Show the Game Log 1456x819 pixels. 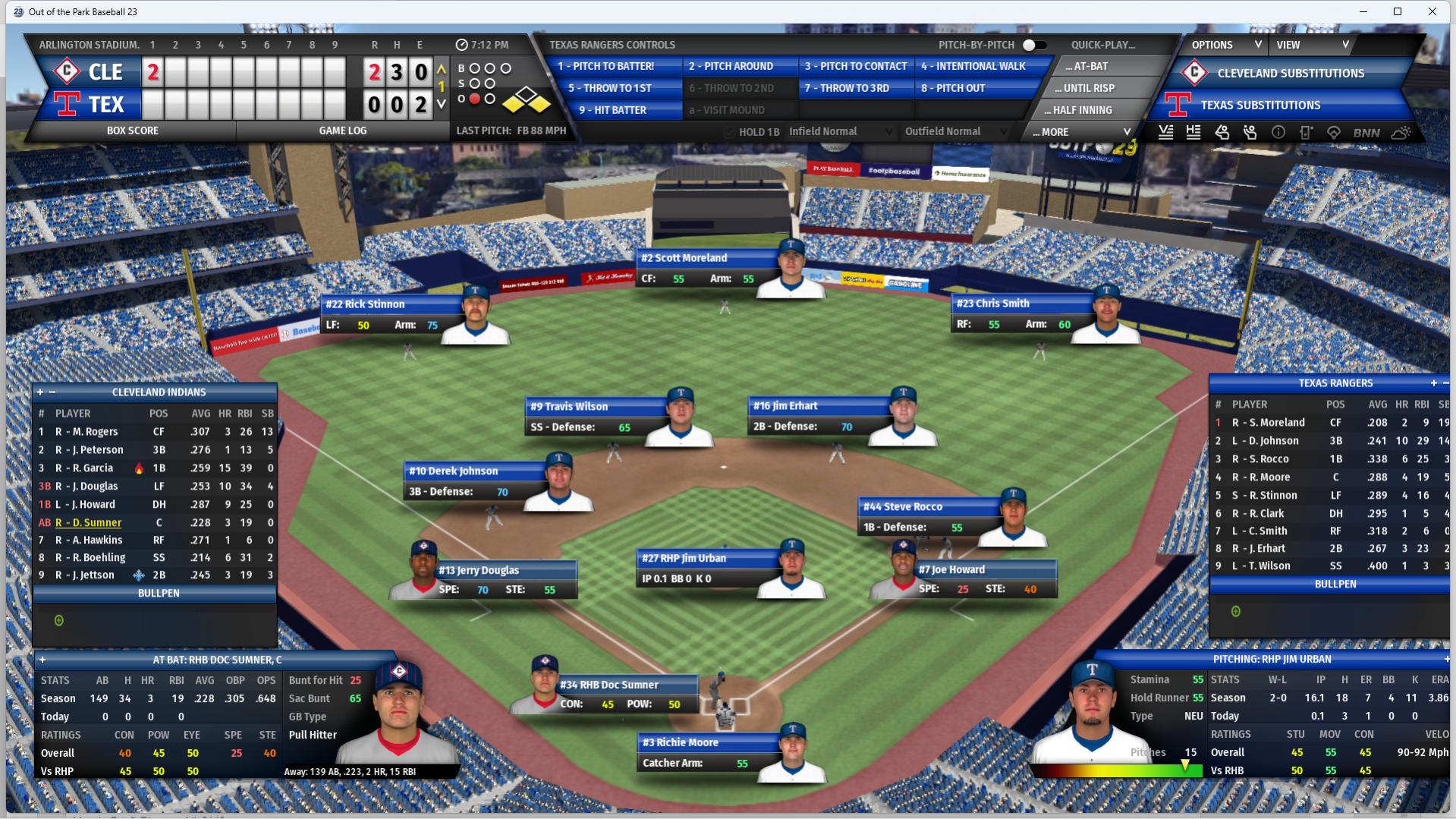coord(343,131)
